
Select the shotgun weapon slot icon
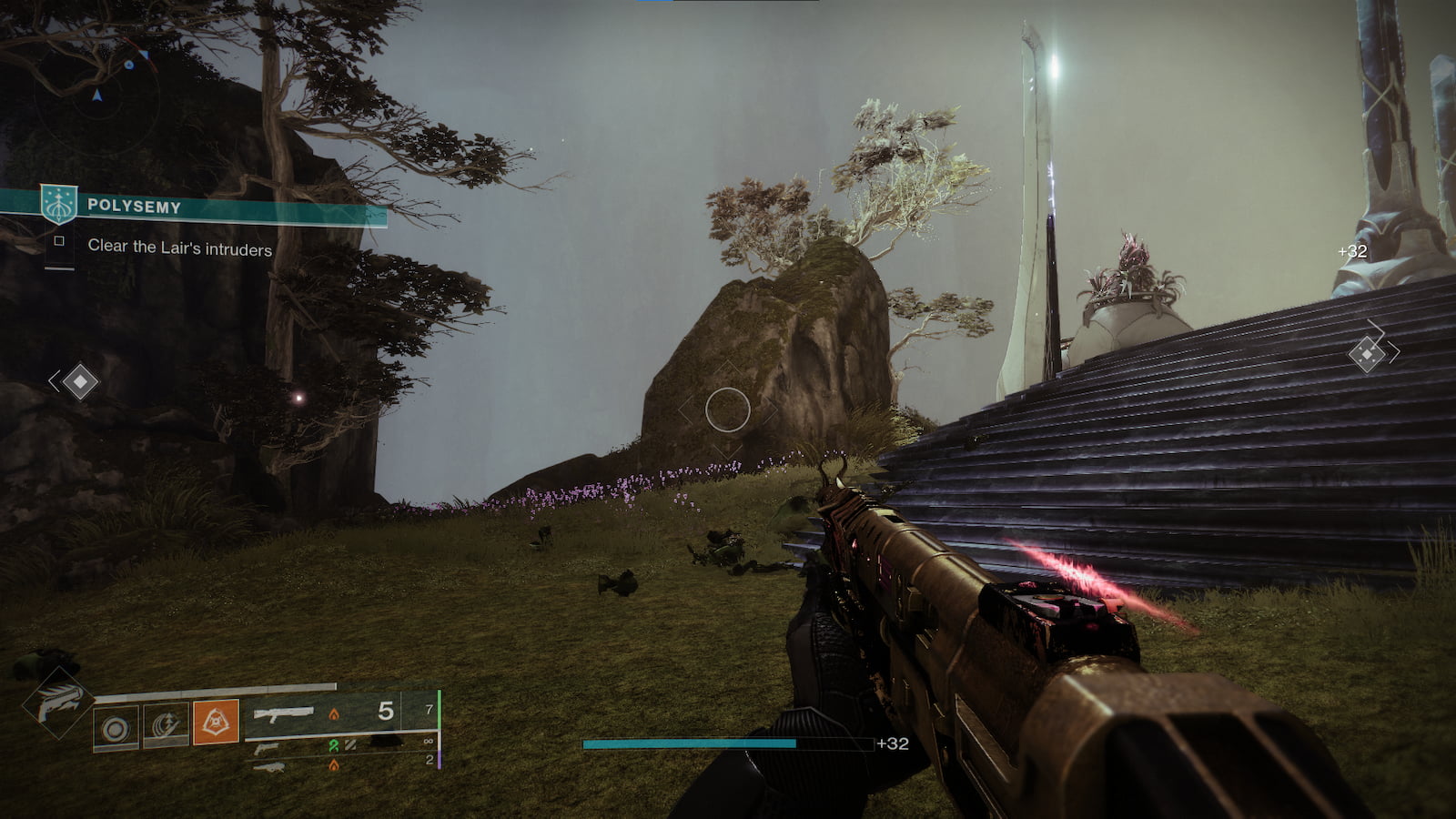(283, 713)
